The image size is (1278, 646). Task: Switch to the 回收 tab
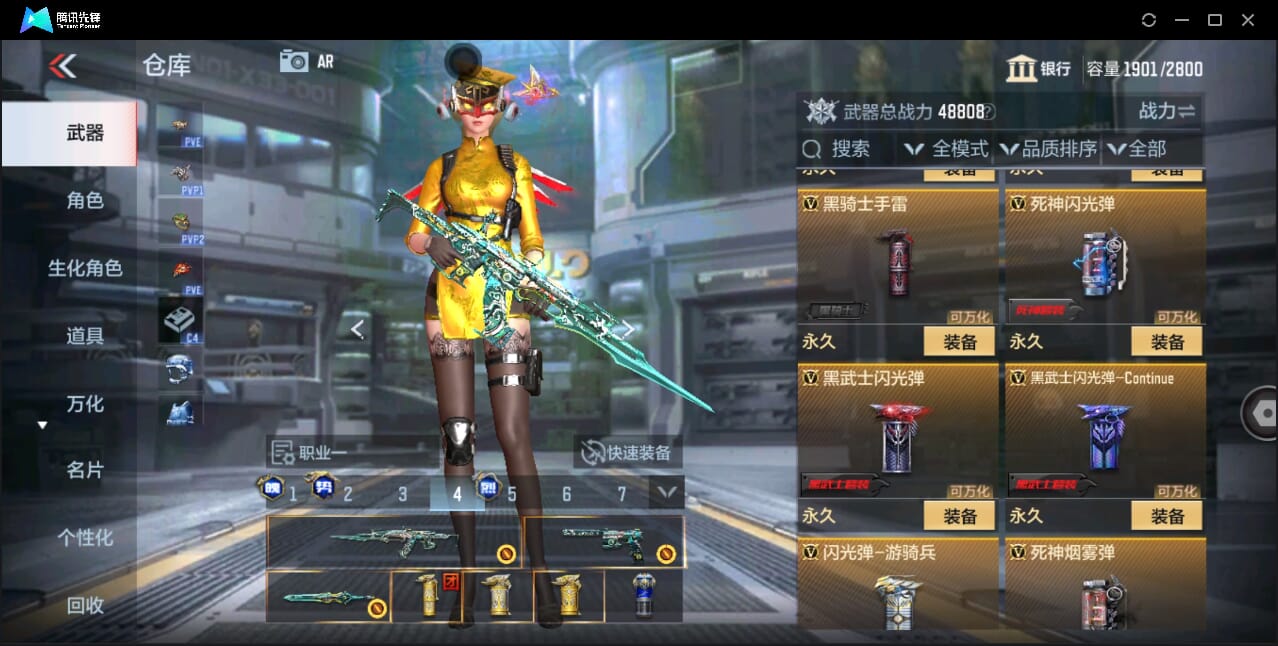pyautogui.click(x=85, y=605)
